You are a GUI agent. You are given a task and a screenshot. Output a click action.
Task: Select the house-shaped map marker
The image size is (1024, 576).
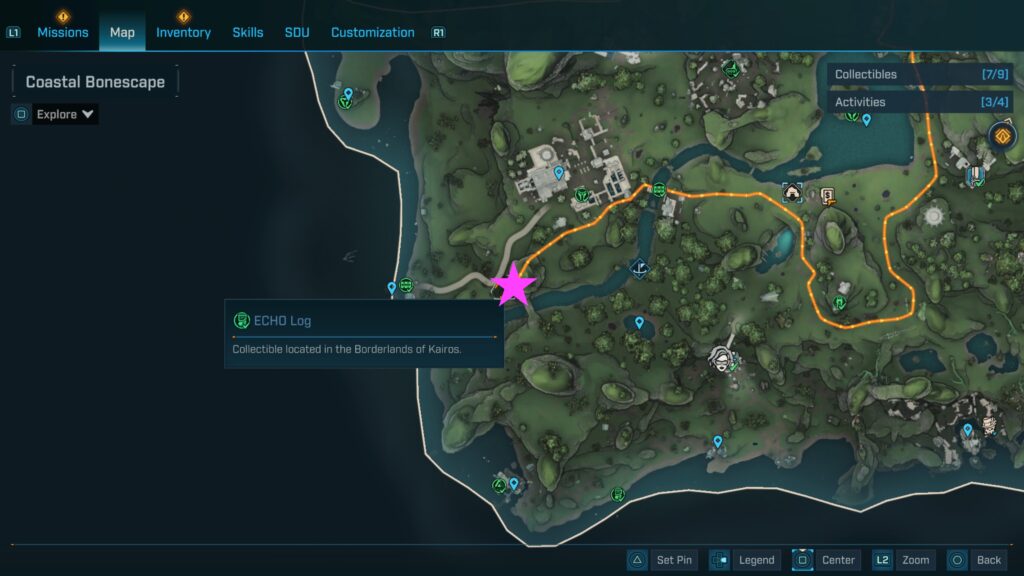pos(793,192)
